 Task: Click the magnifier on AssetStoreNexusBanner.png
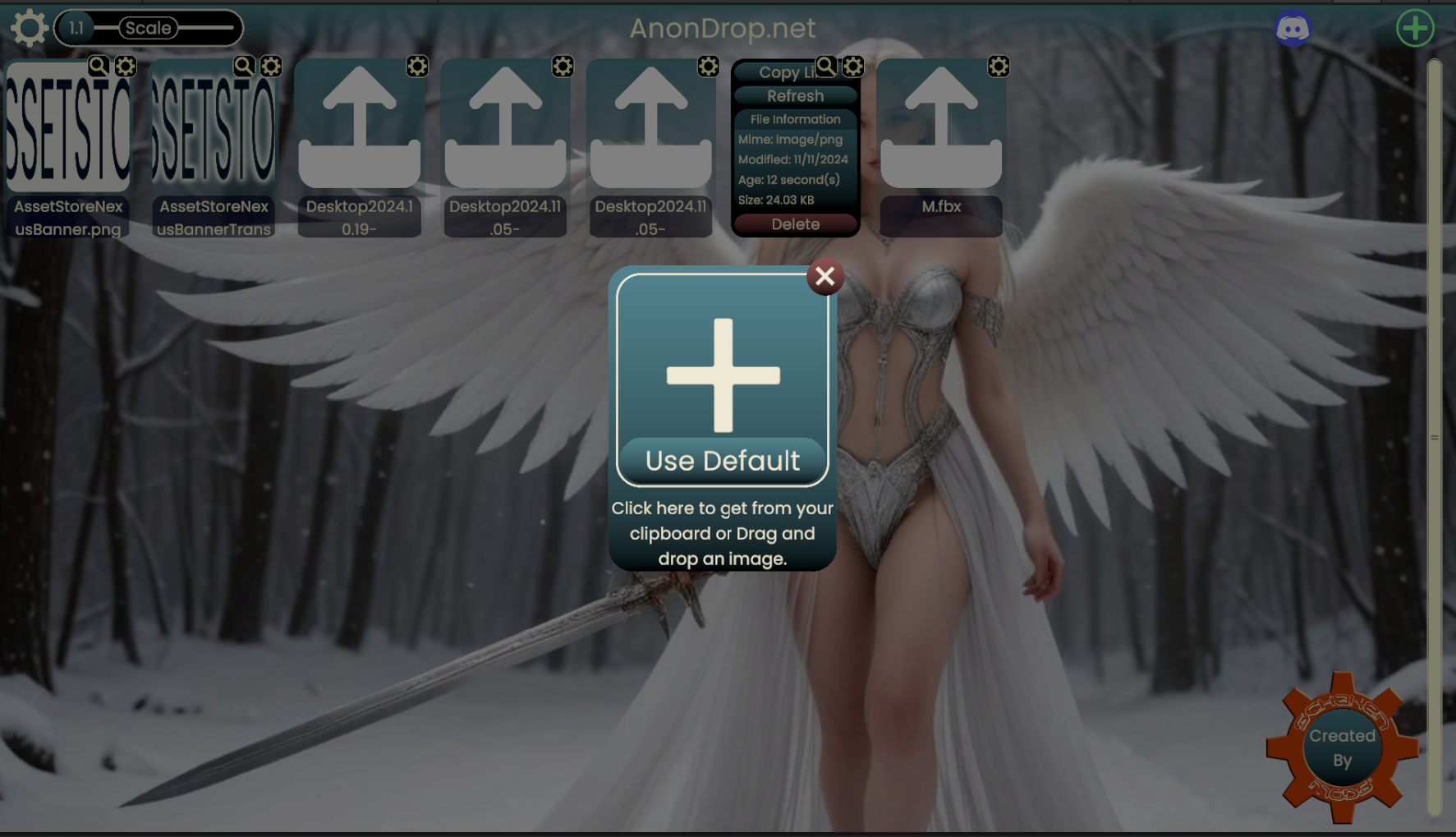[x=99, y=66]
